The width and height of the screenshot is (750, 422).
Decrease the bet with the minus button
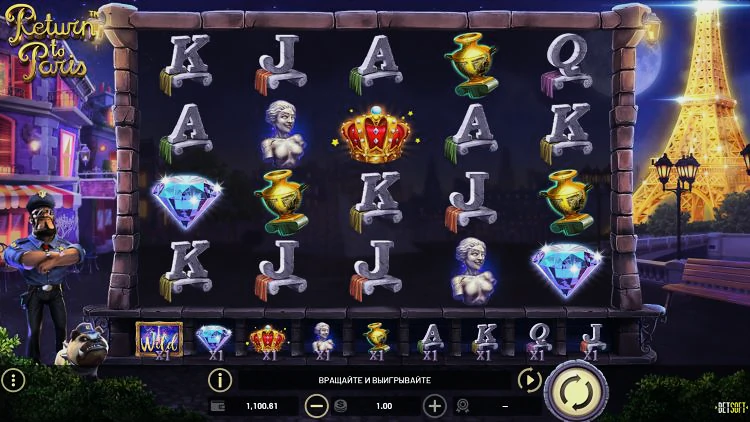(x=316, y=406)
